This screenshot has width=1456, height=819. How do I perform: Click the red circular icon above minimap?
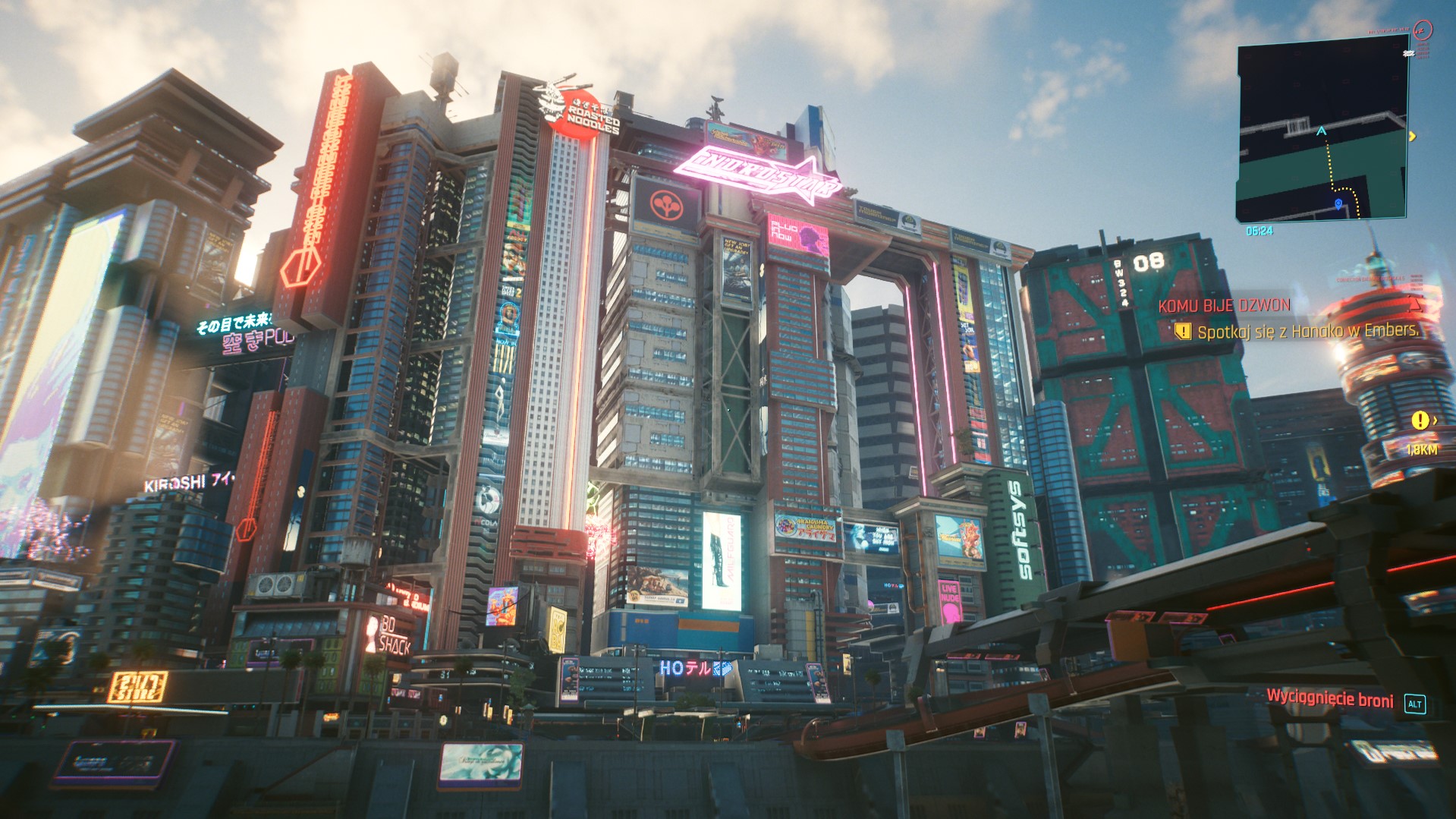coord(1423,30)
